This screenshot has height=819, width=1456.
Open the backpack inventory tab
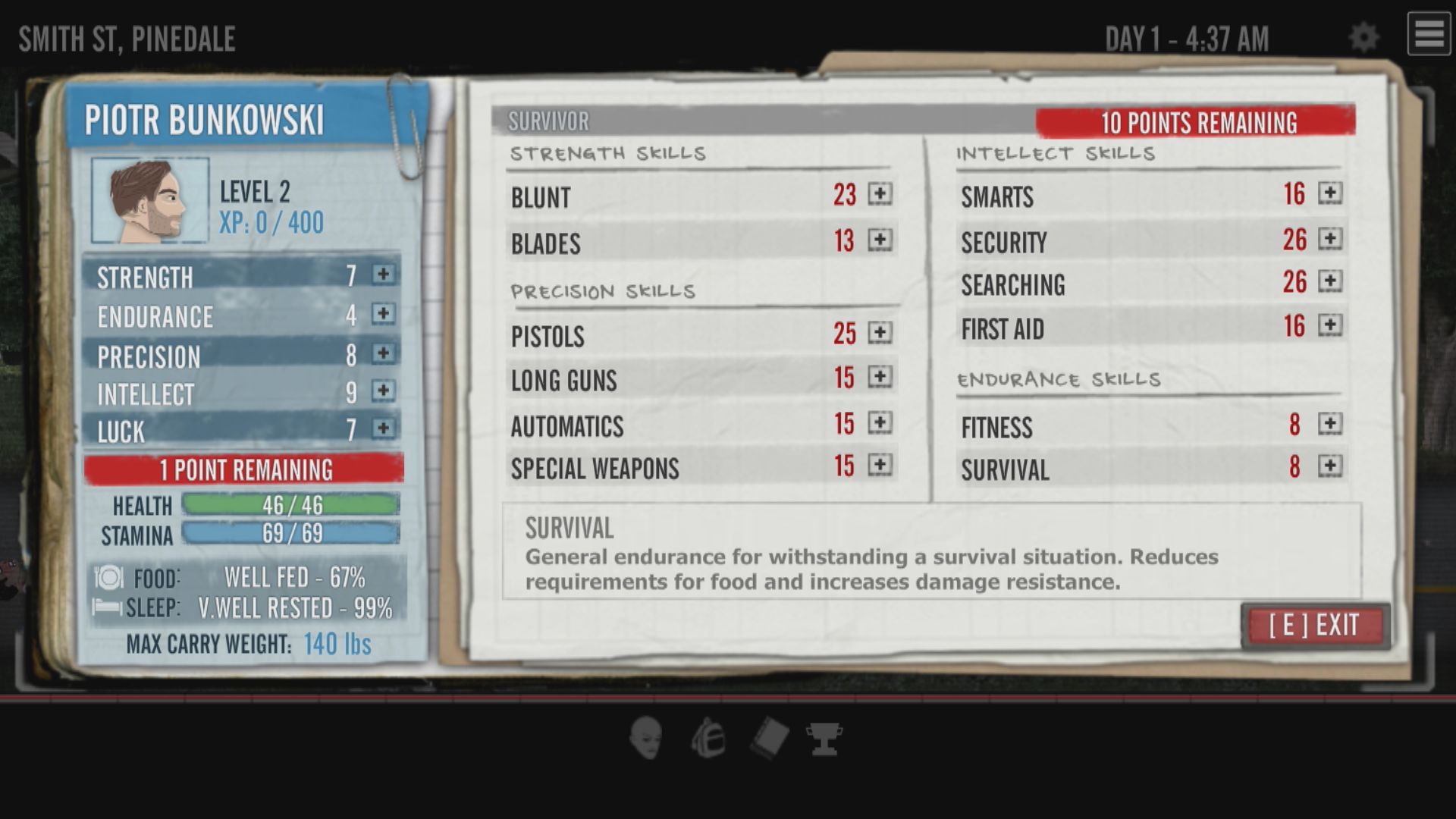pos(708,738)
